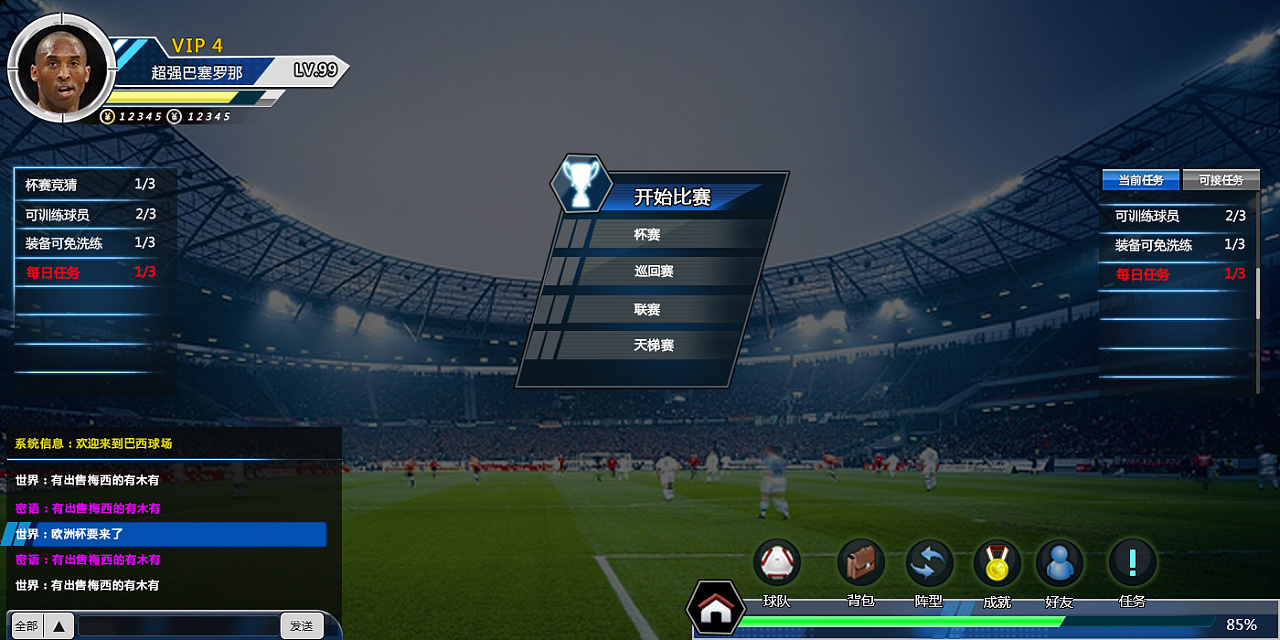
Task: Switch to the 当前任务 tab
Action: pos(1140,180)
